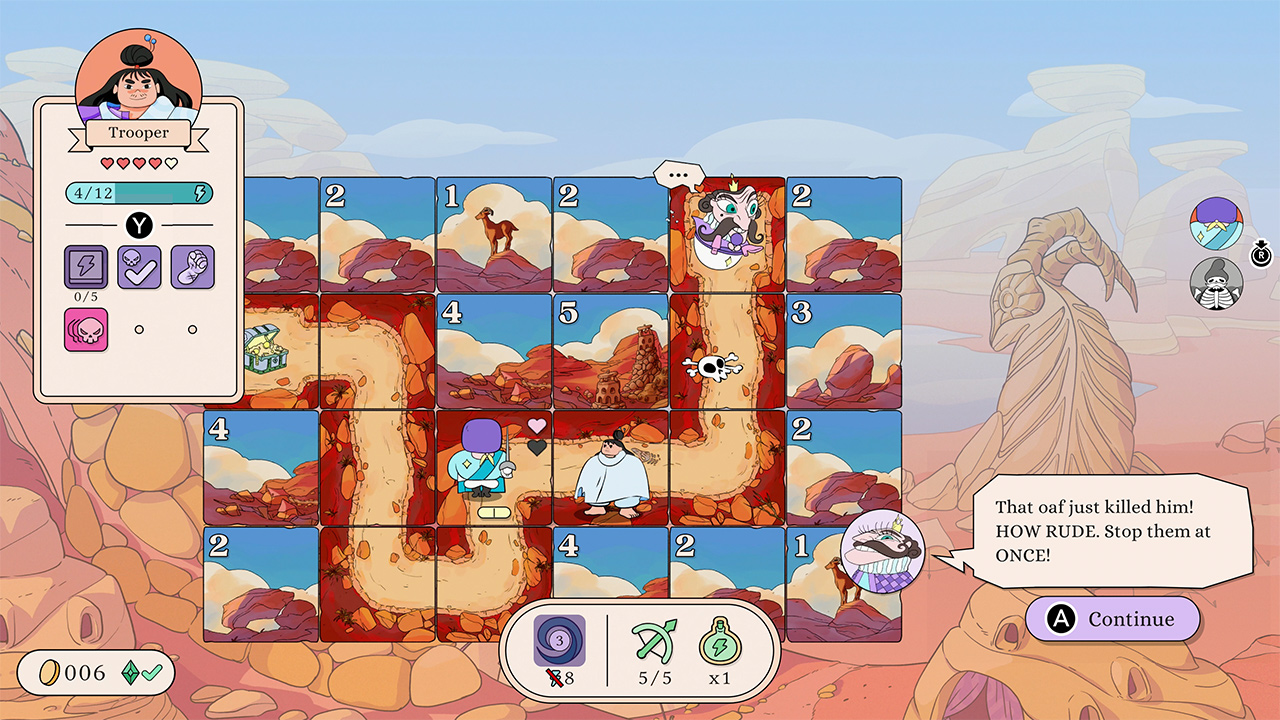Click the second empty ability slot circle
1280x720 pixels.
point(191,329)
